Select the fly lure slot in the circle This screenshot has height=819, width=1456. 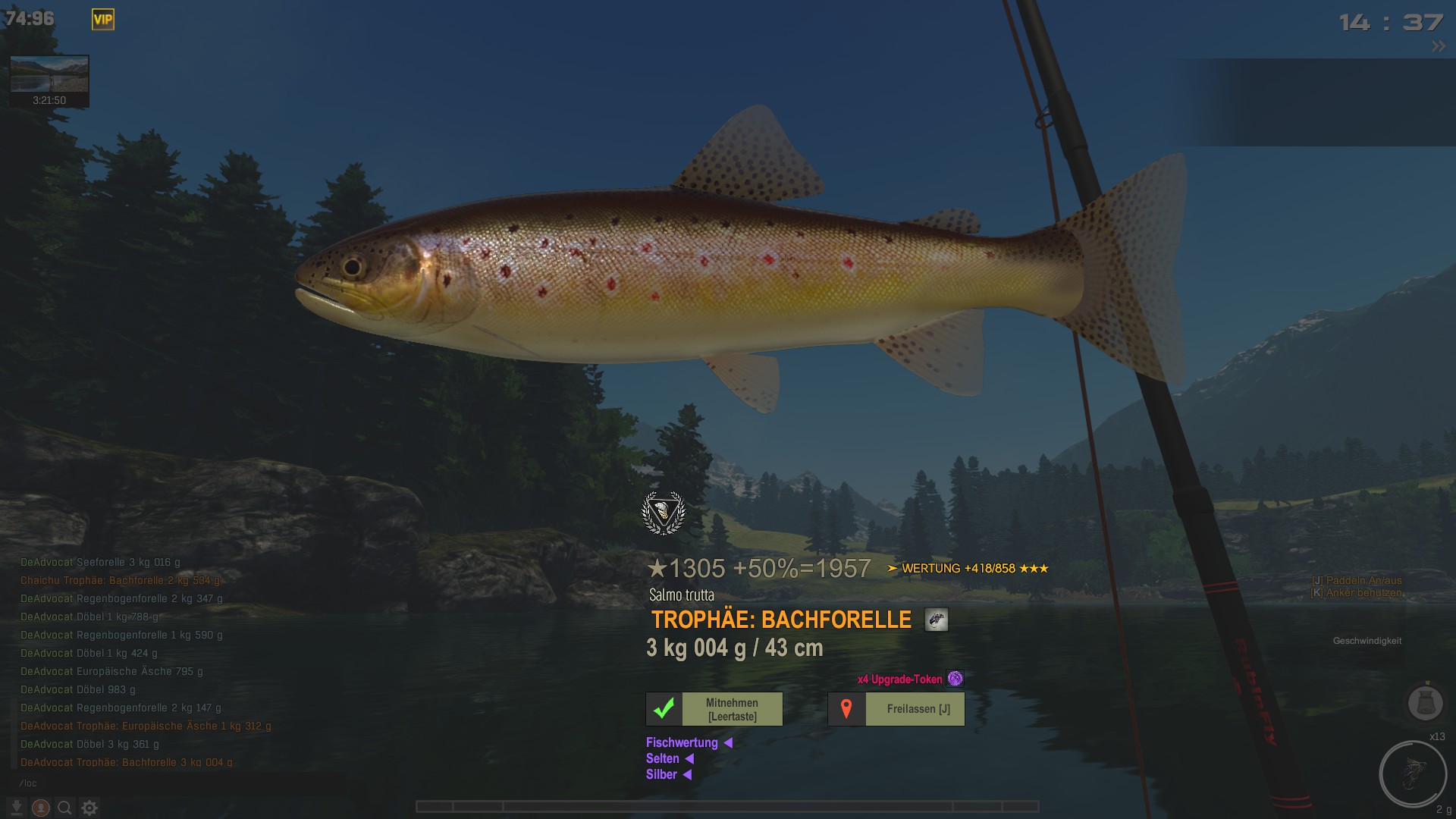pyautogui.click(x=1412, y=774)
